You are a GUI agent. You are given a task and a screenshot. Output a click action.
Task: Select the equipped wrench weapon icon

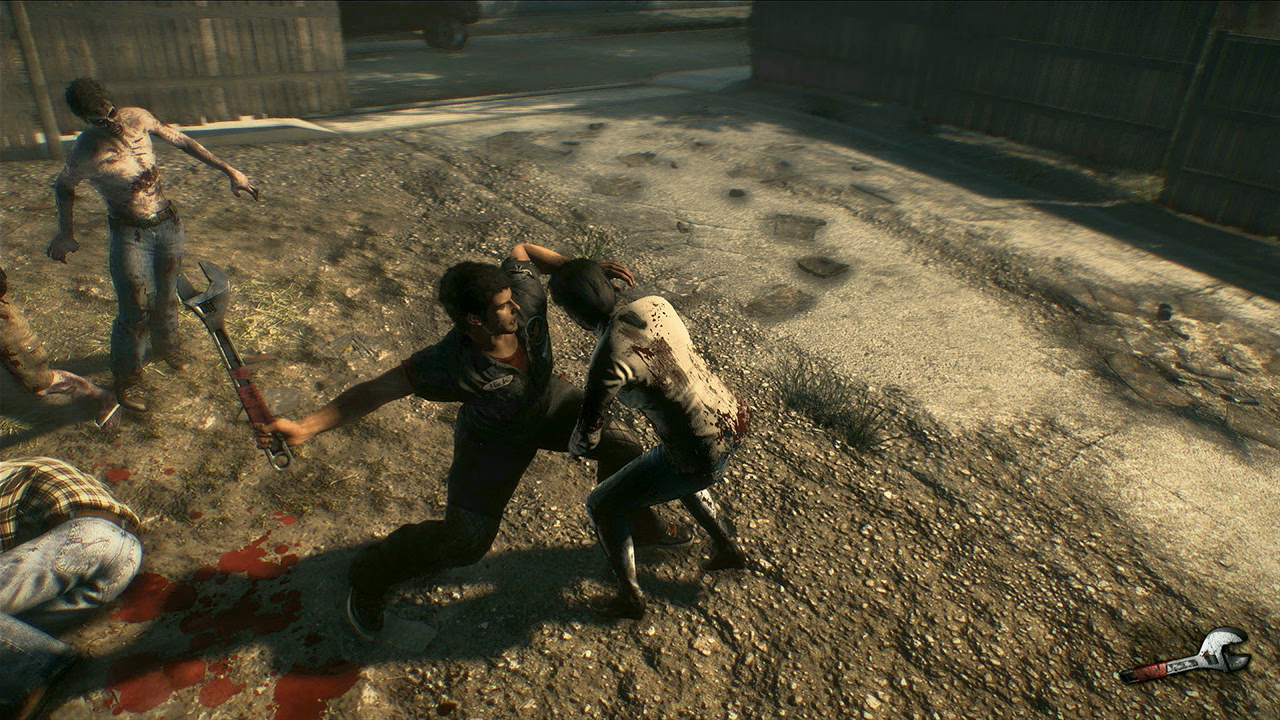(1186, 656)
